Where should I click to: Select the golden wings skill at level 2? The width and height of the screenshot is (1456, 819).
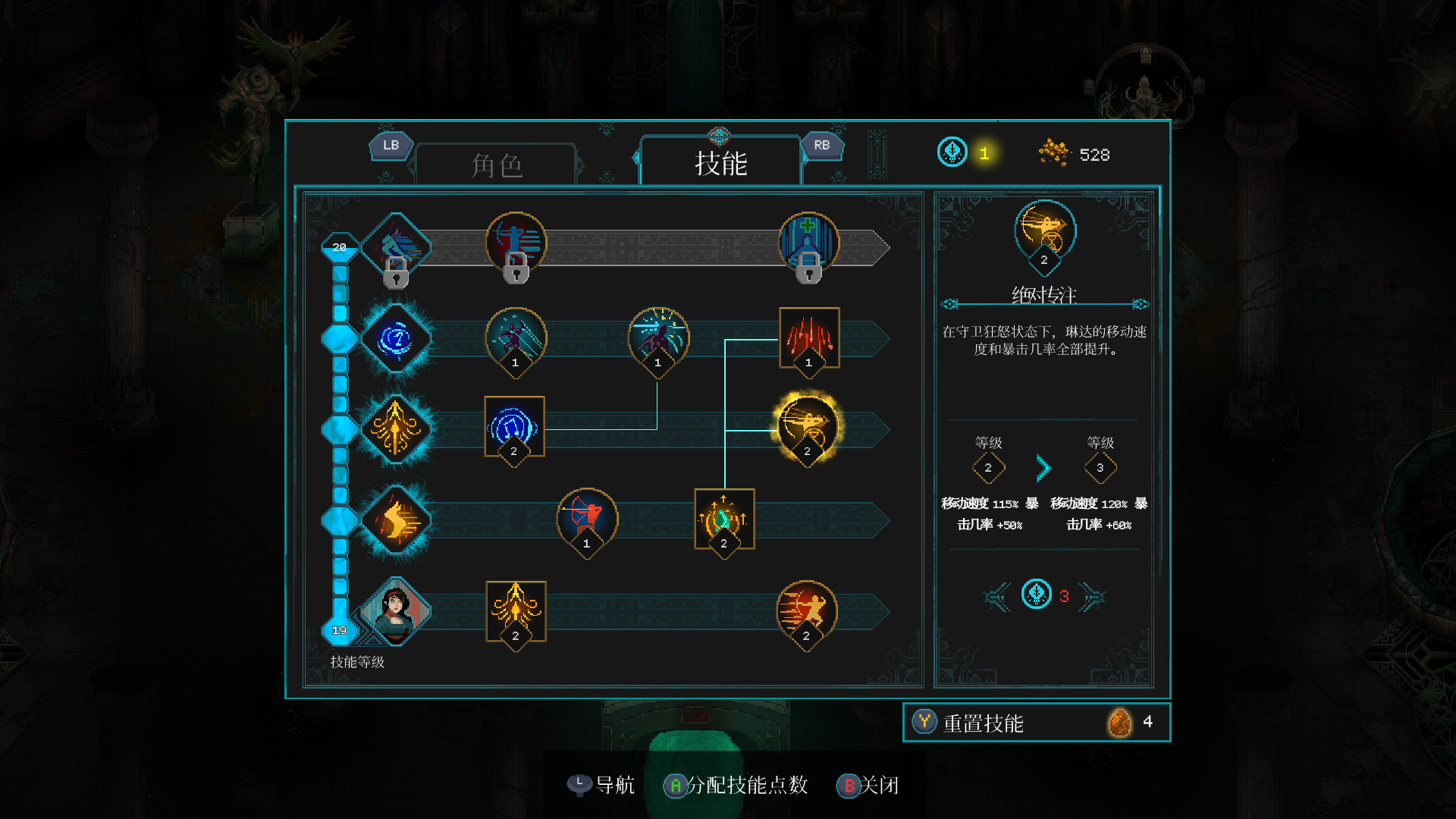(x=515, y=613)
